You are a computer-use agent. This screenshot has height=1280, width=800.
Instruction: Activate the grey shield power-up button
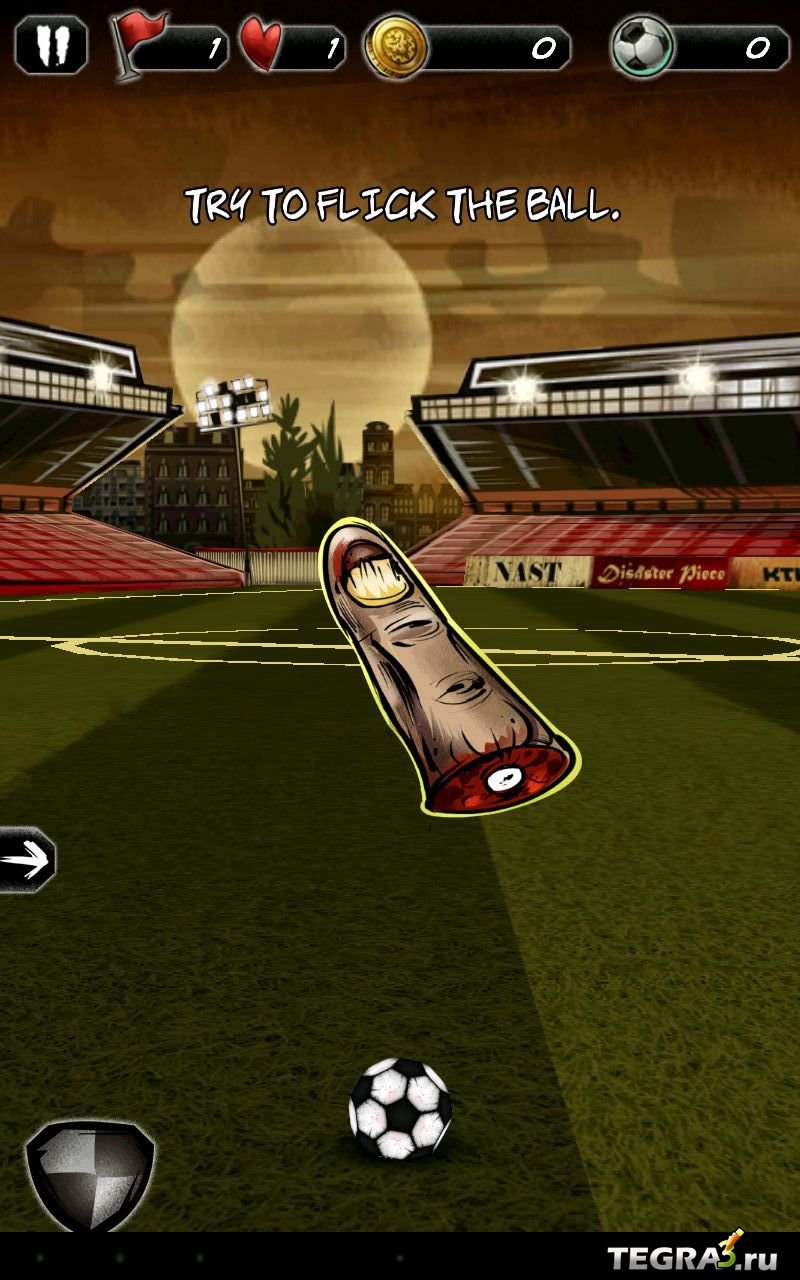pyautogui.click(x=90, y=1175)
